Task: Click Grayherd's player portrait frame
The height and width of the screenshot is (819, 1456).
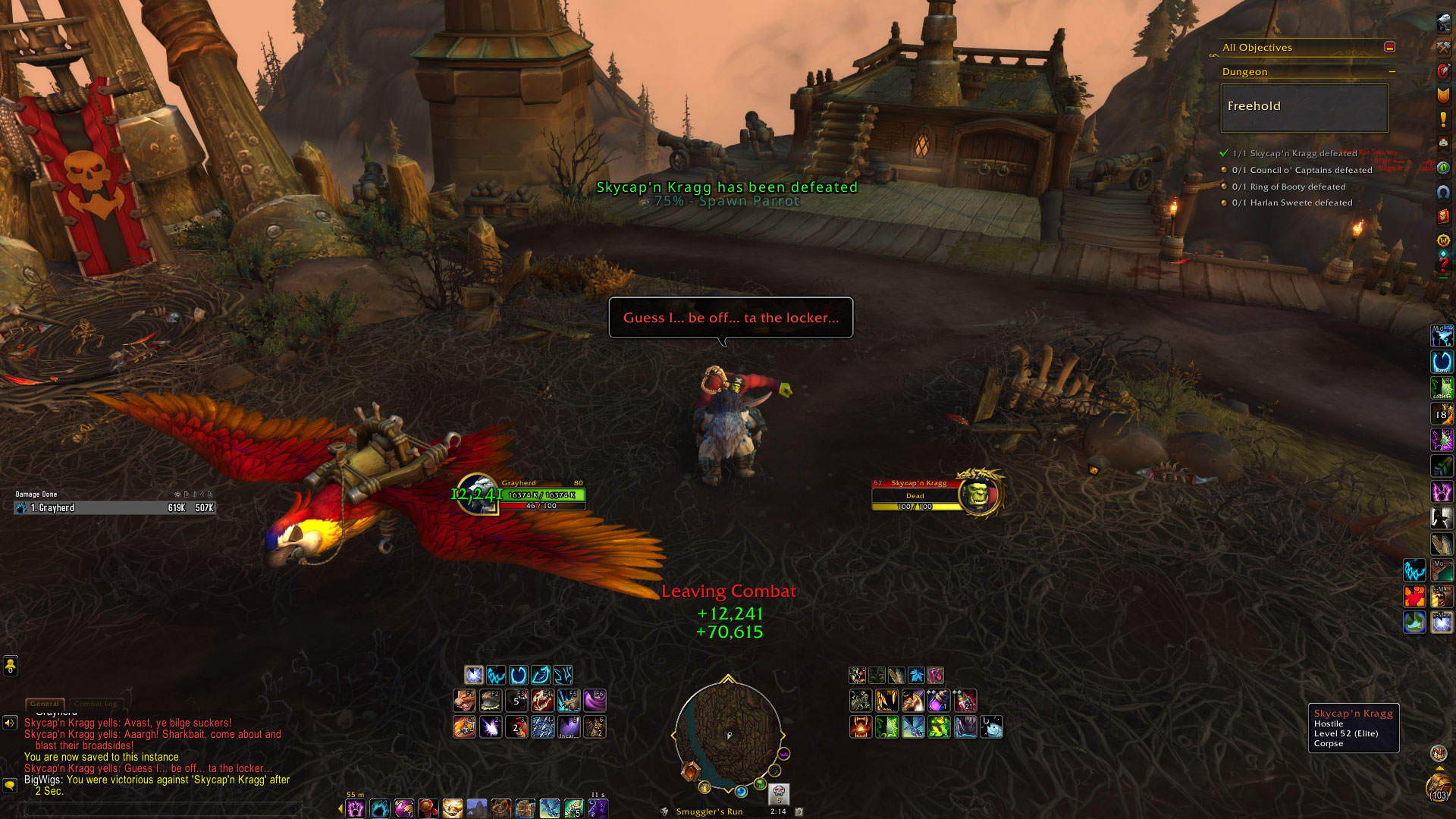Action: tap(478, 494)
